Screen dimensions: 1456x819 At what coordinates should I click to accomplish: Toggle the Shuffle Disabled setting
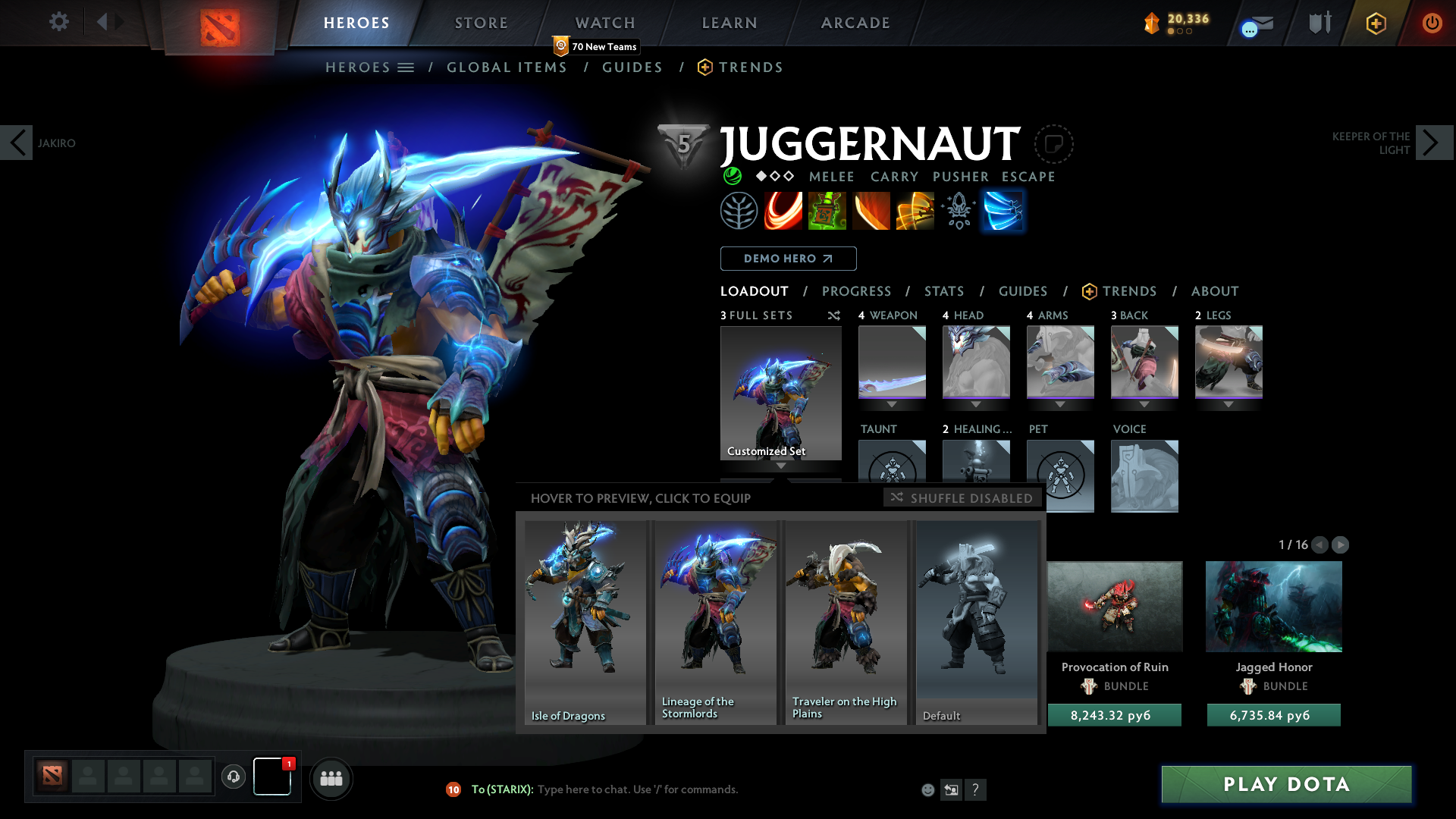[x=962, y=498]
